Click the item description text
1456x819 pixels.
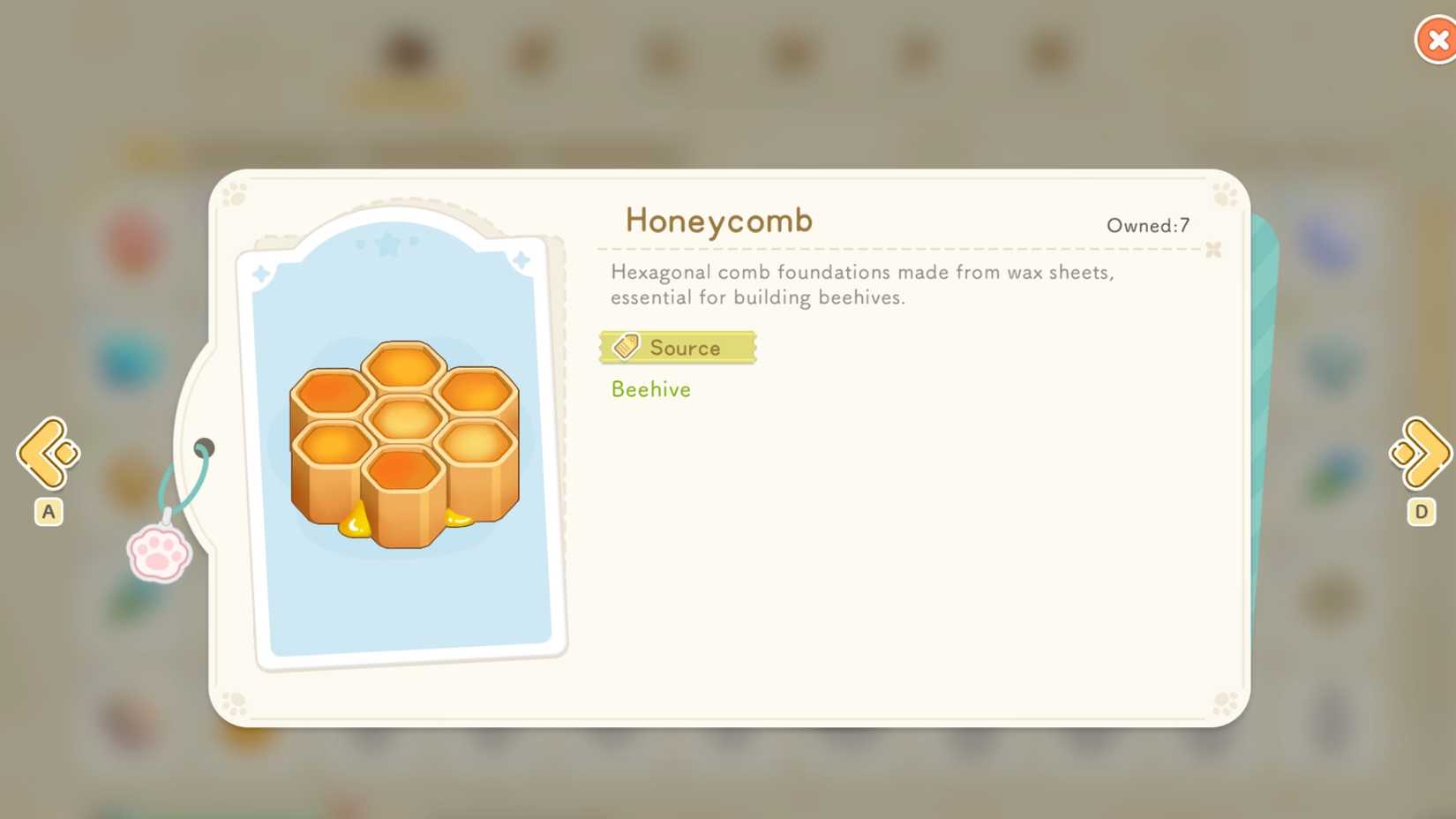pos(862,284)
